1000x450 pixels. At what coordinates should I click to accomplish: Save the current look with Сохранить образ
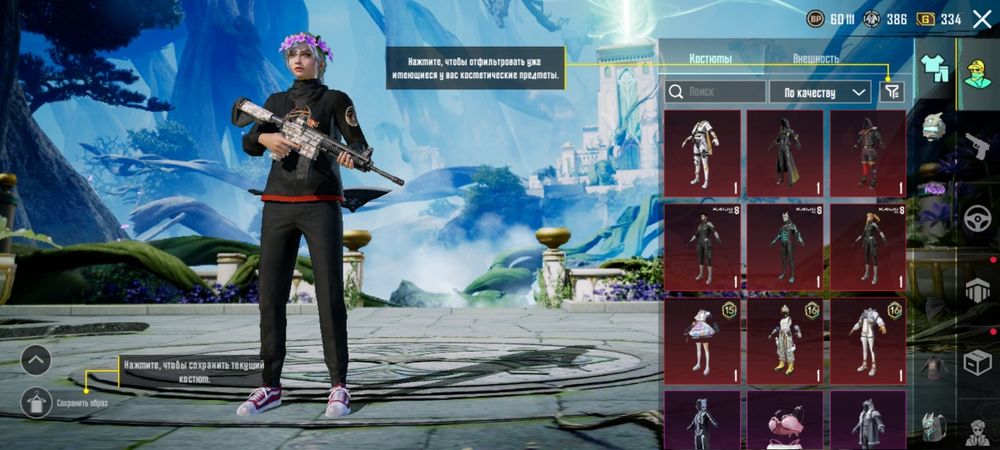coord(37,402)
